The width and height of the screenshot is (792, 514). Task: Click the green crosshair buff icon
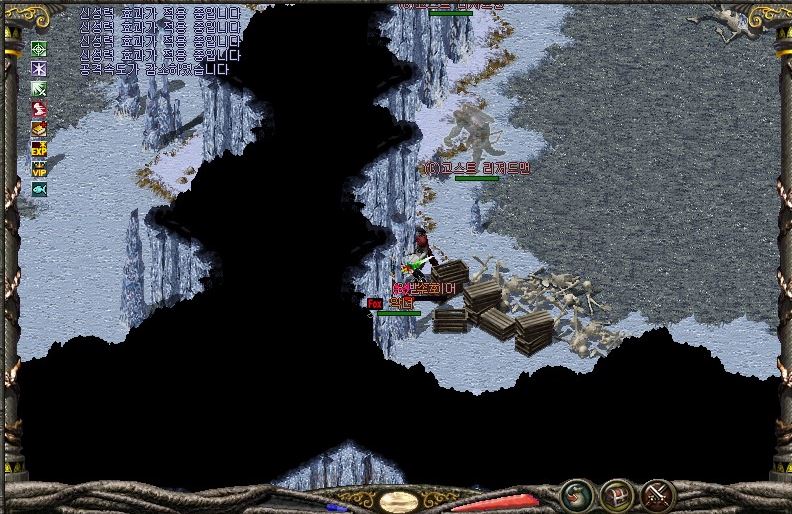click(x=39, y=49)
